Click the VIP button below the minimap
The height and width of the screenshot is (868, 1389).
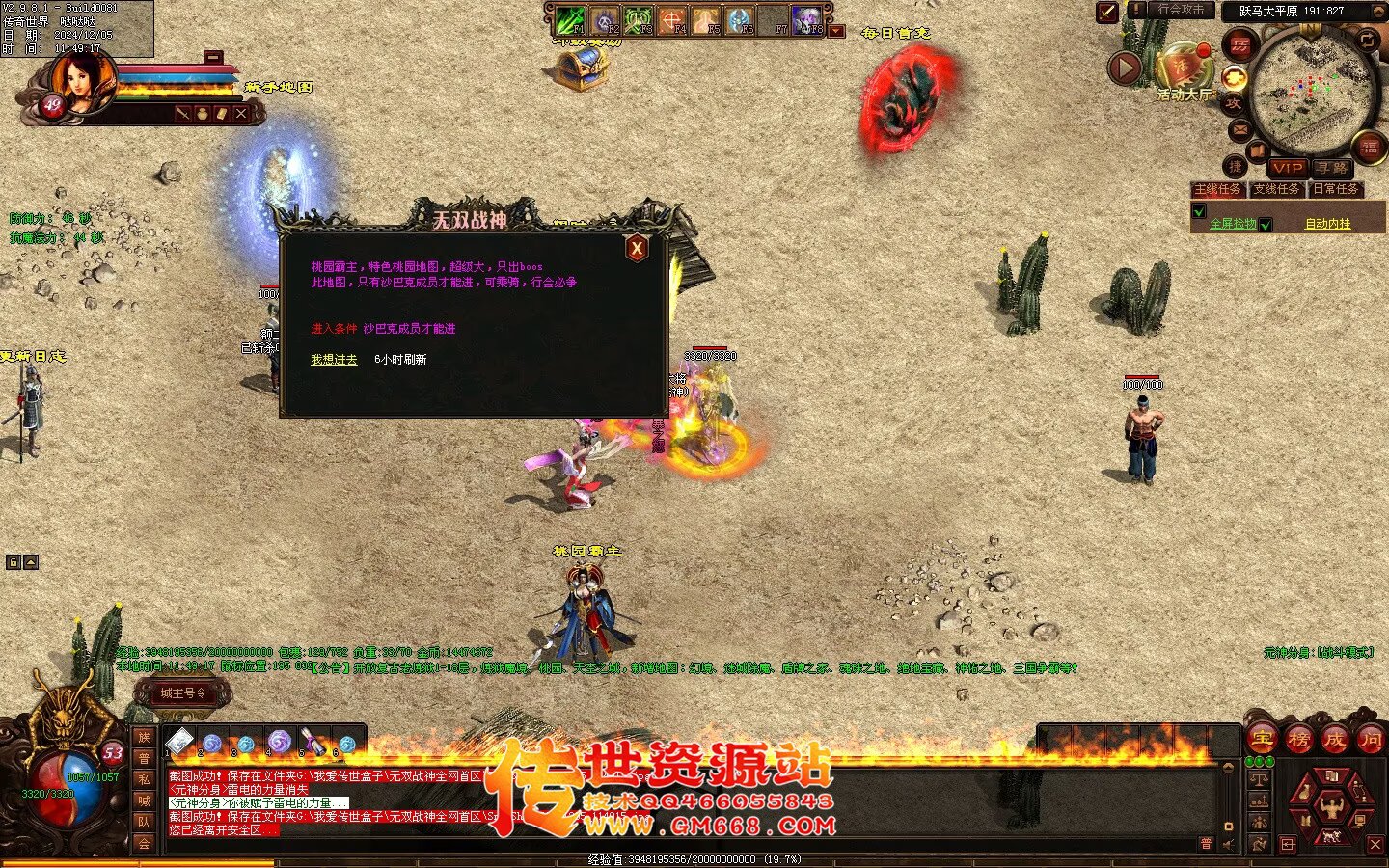(x=1288, y=168)
